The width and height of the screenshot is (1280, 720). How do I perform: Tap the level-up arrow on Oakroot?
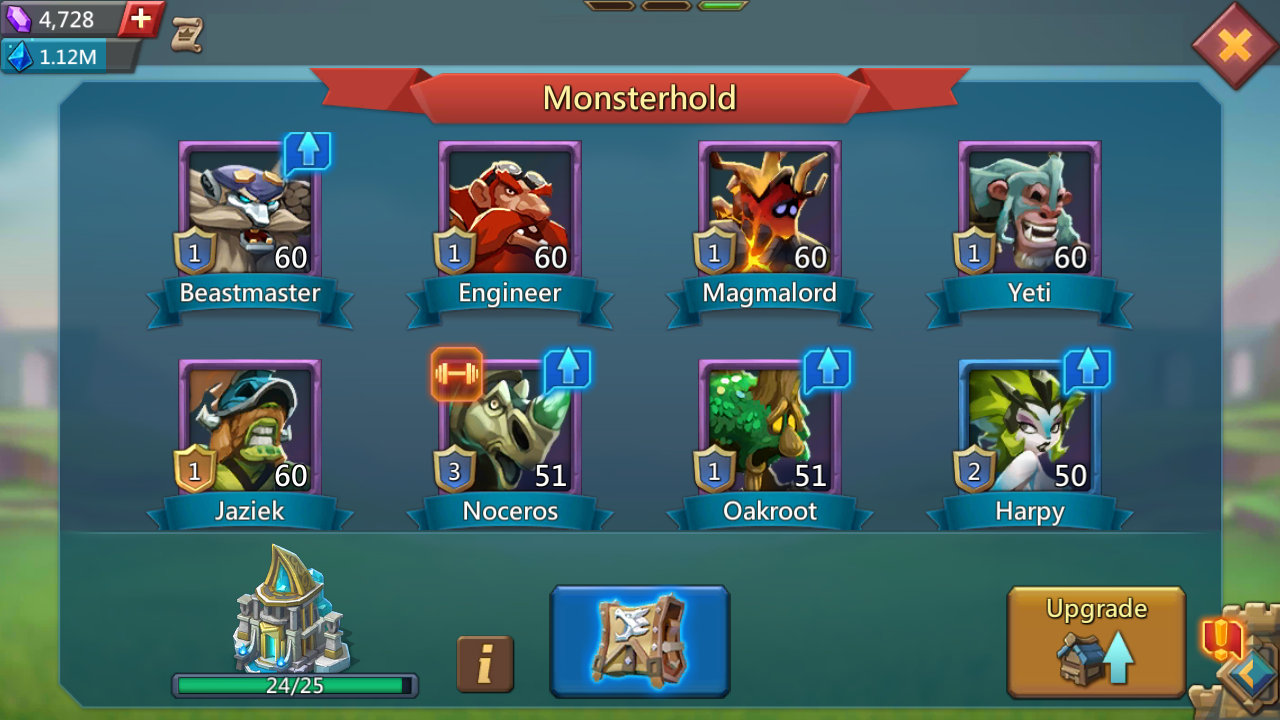coord(826,369)
